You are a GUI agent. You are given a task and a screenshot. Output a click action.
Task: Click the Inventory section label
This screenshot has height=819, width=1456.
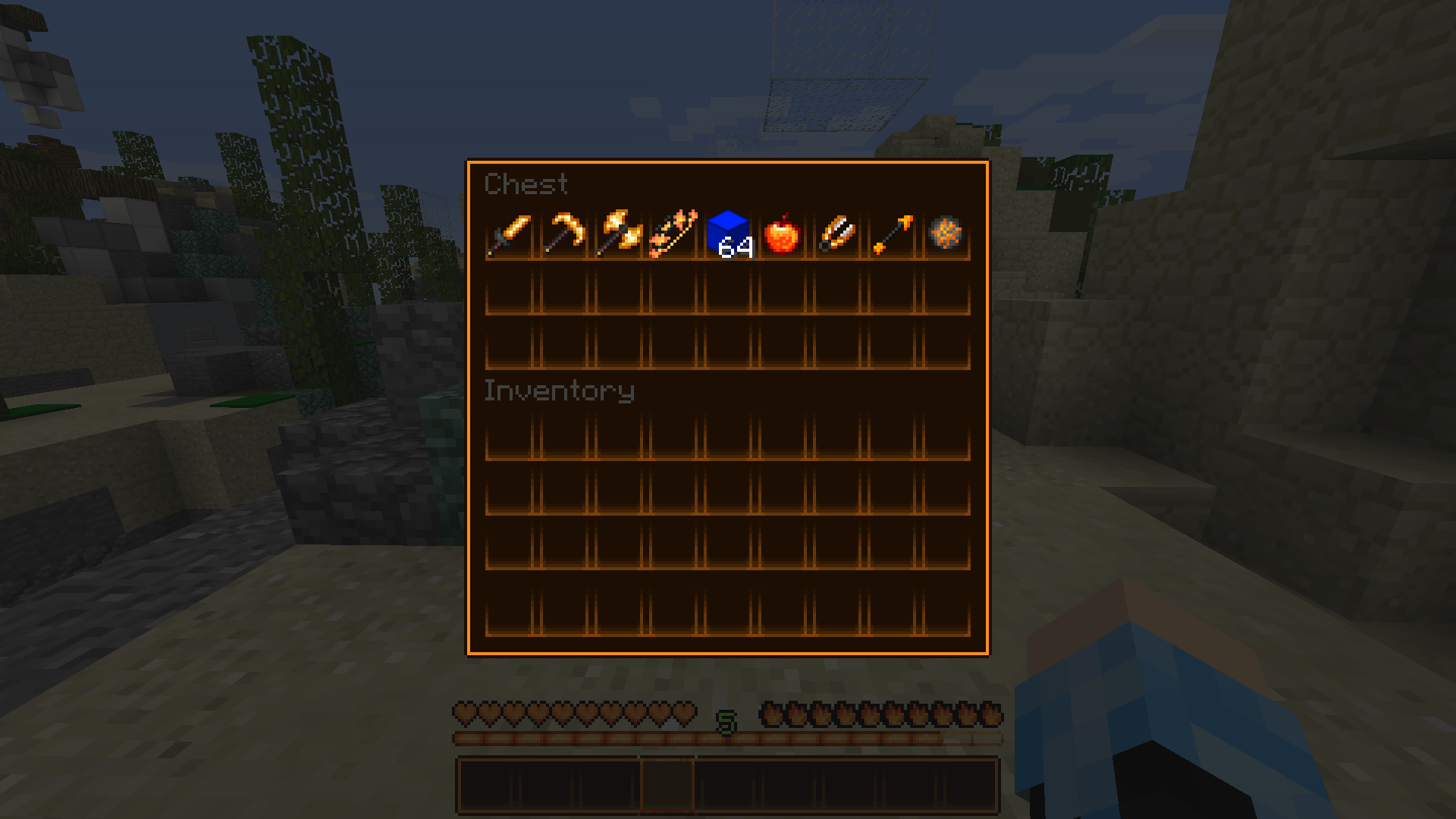click(x=560, y=391)
